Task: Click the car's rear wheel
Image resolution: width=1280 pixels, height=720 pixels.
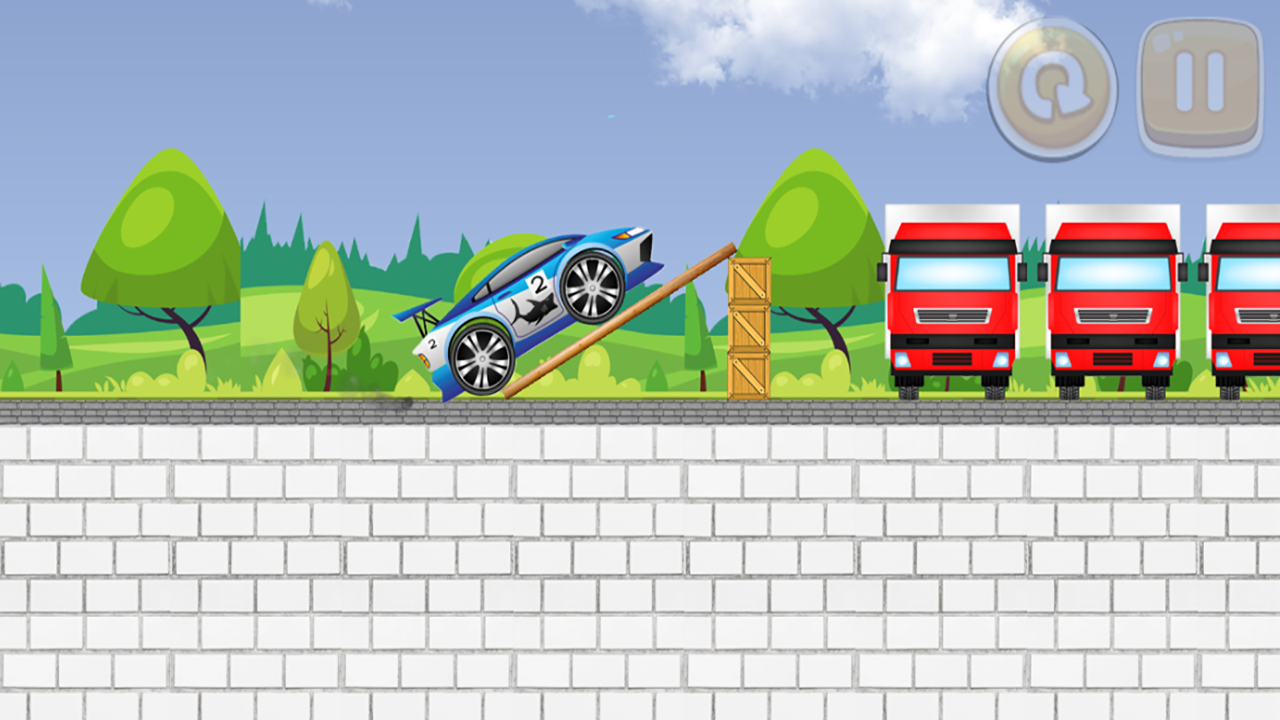Action: click(481, 357)
